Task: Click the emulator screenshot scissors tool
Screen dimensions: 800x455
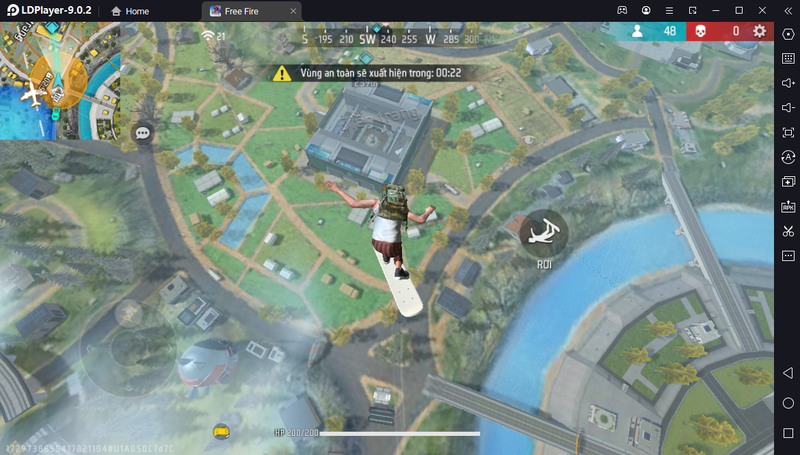Action: [x=788, y=231]
